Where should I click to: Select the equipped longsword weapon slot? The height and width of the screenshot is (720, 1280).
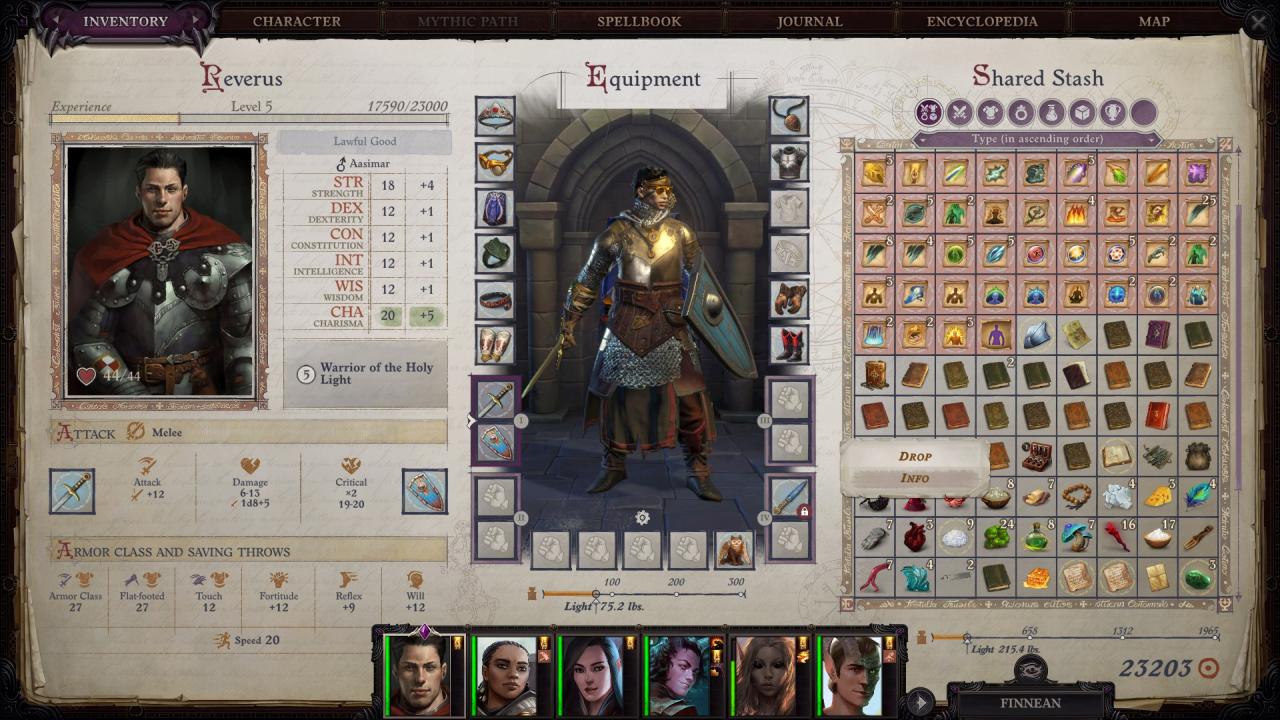pyautogui.click(x=496, y=400)
